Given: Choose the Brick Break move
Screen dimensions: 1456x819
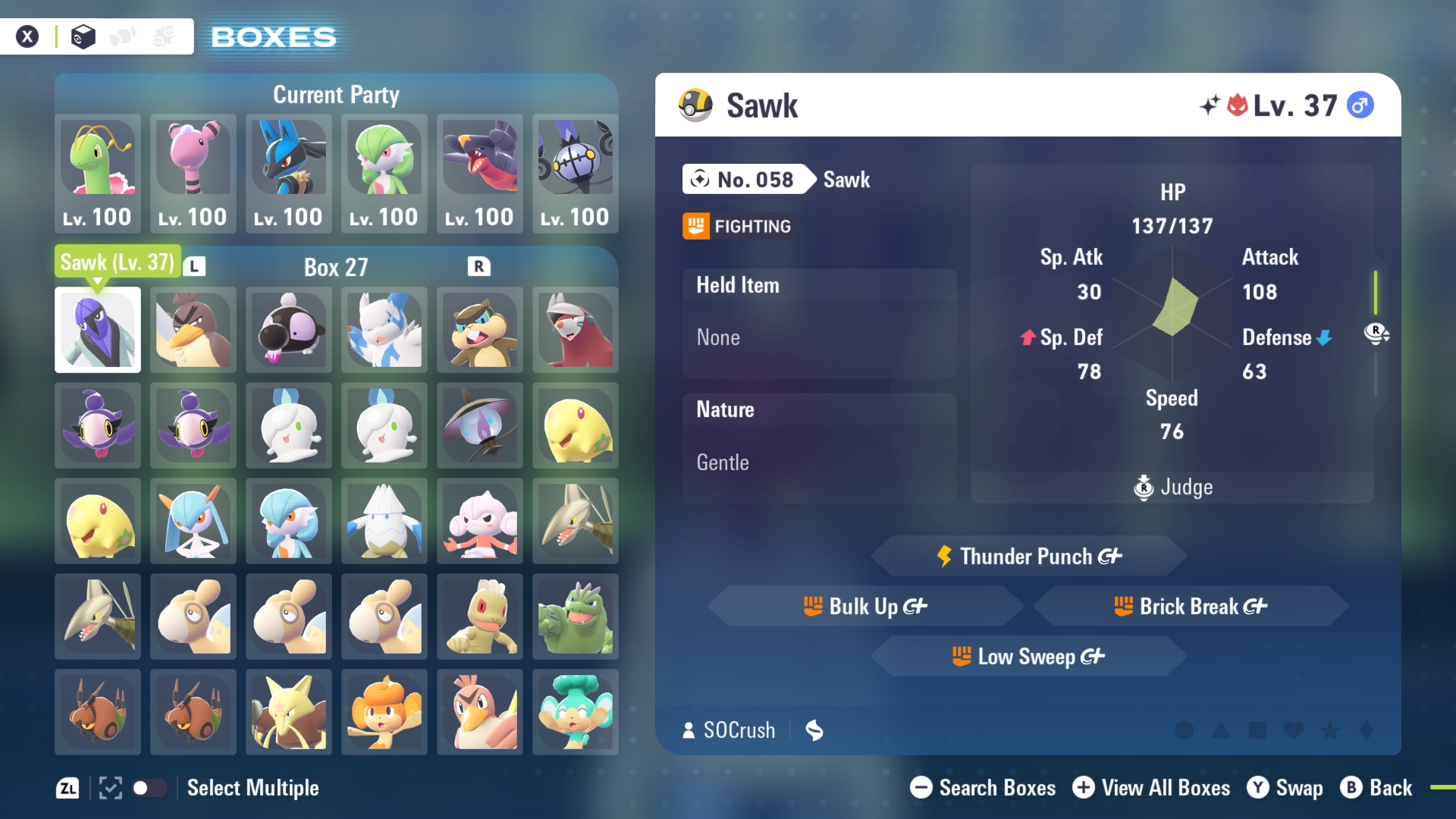Looking at the screenshot, I should pos(1191,607).
